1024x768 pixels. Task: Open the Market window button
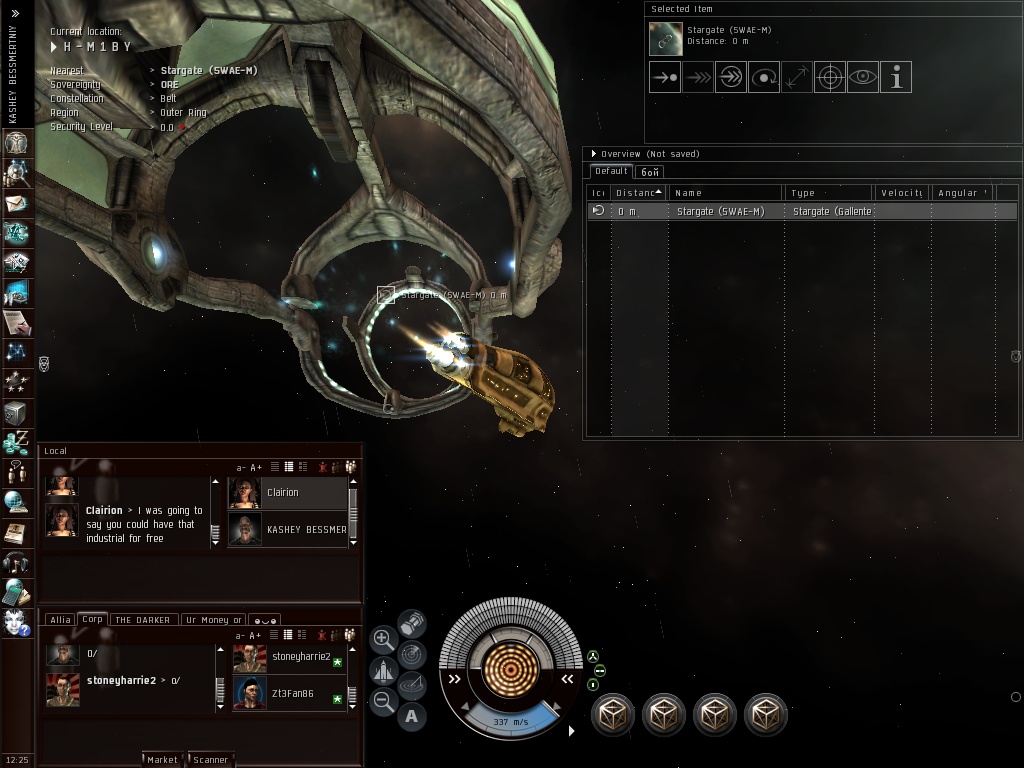162,759
